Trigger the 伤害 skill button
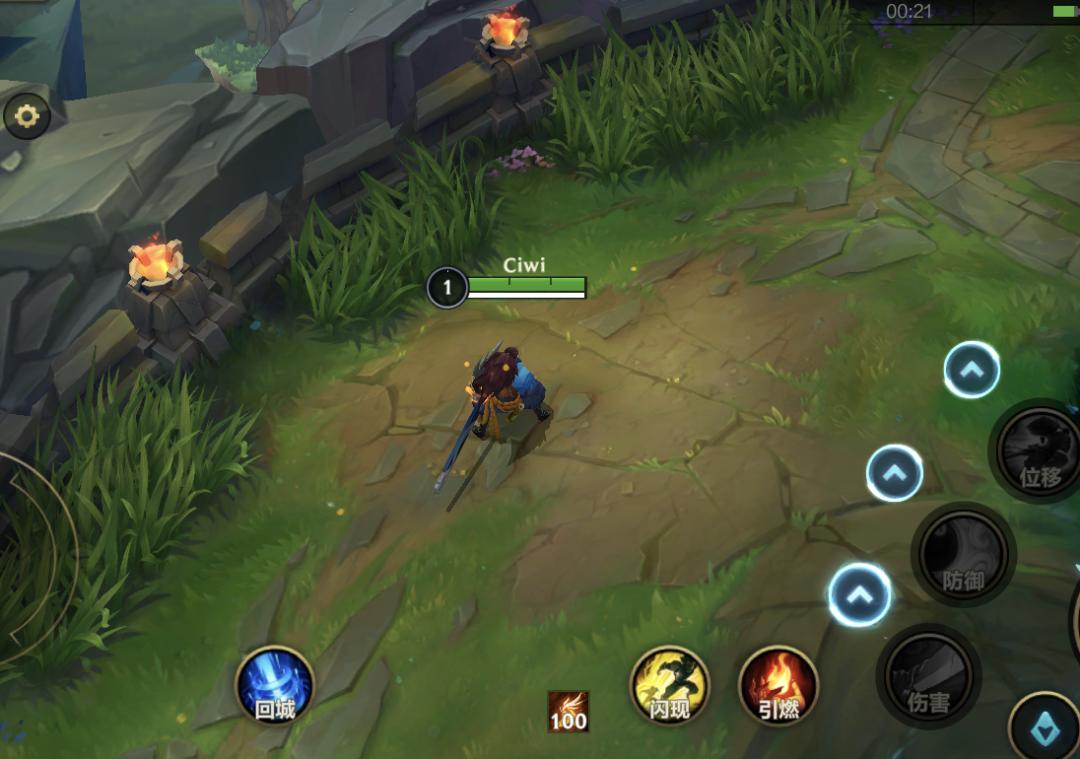The image size is (1080, 759). [928, 676]
